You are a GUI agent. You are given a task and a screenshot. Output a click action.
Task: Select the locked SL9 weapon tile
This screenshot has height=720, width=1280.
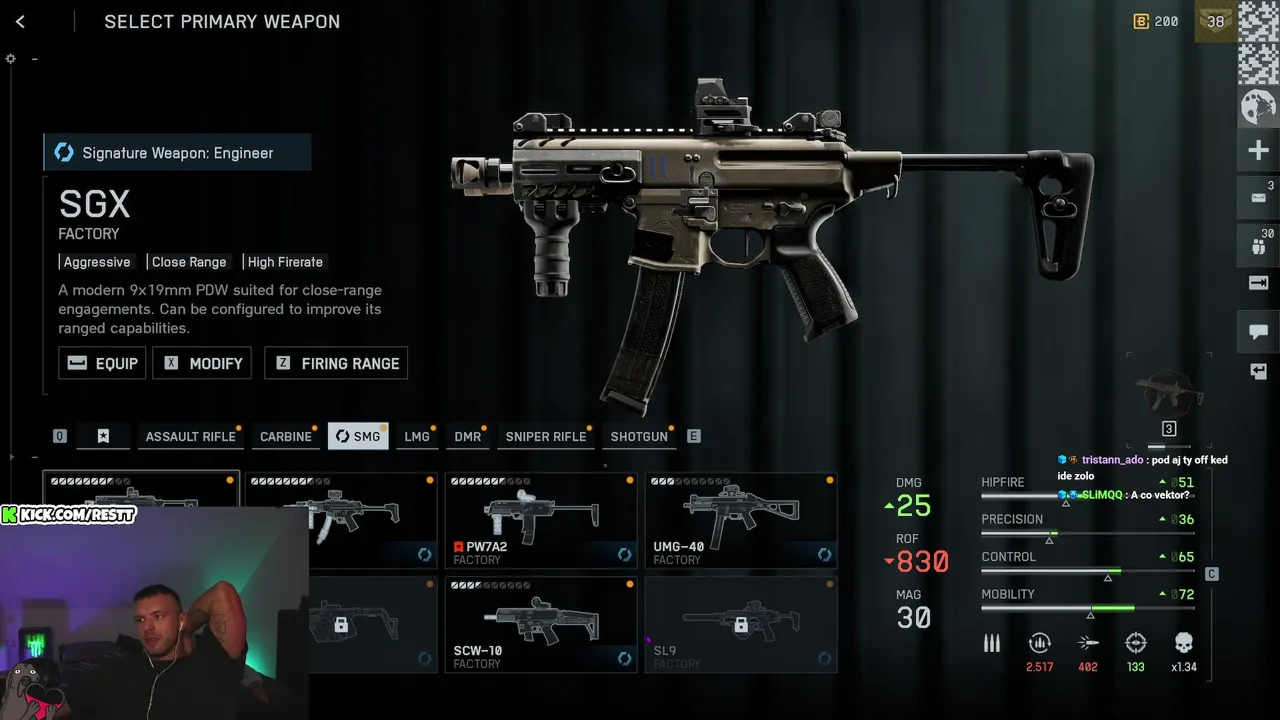741,624
